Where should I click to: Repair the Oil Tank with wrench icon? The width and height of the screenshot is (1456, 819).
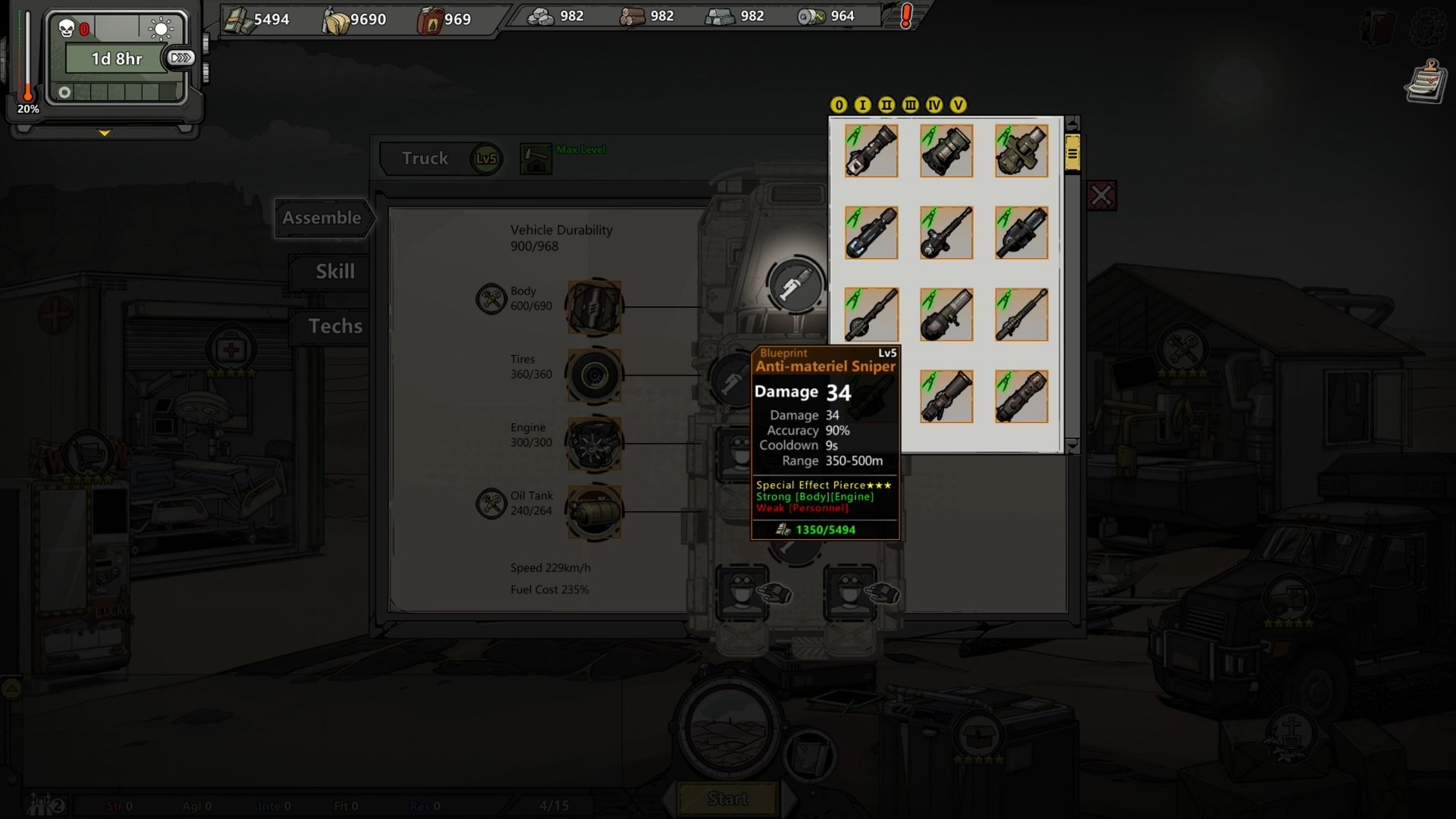(491, 504)
